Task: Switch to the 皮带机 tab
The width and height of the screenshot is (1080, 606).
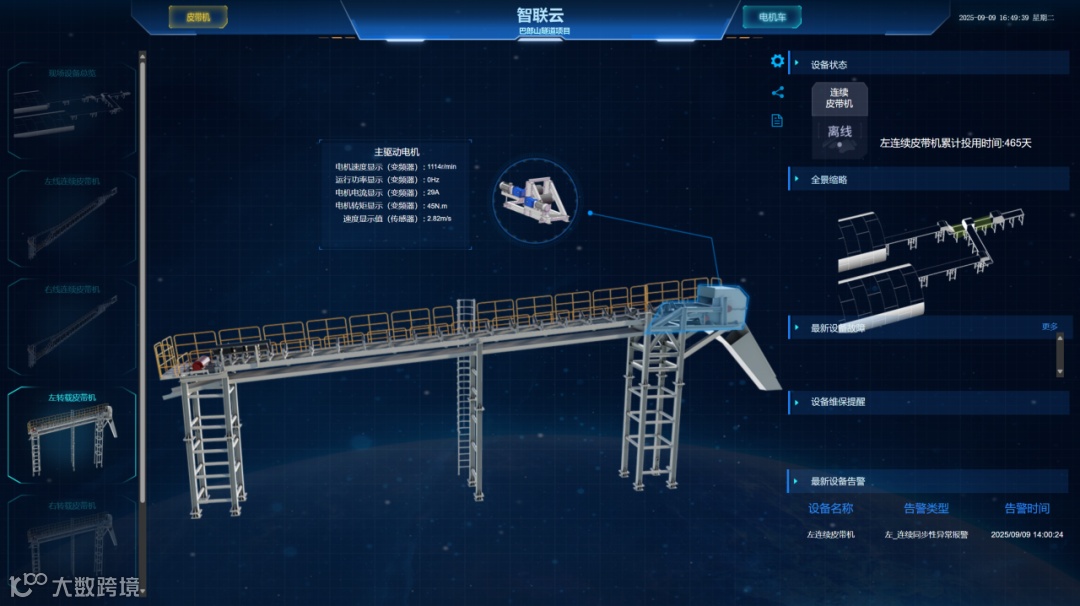Action: click(x=199, y=17)
